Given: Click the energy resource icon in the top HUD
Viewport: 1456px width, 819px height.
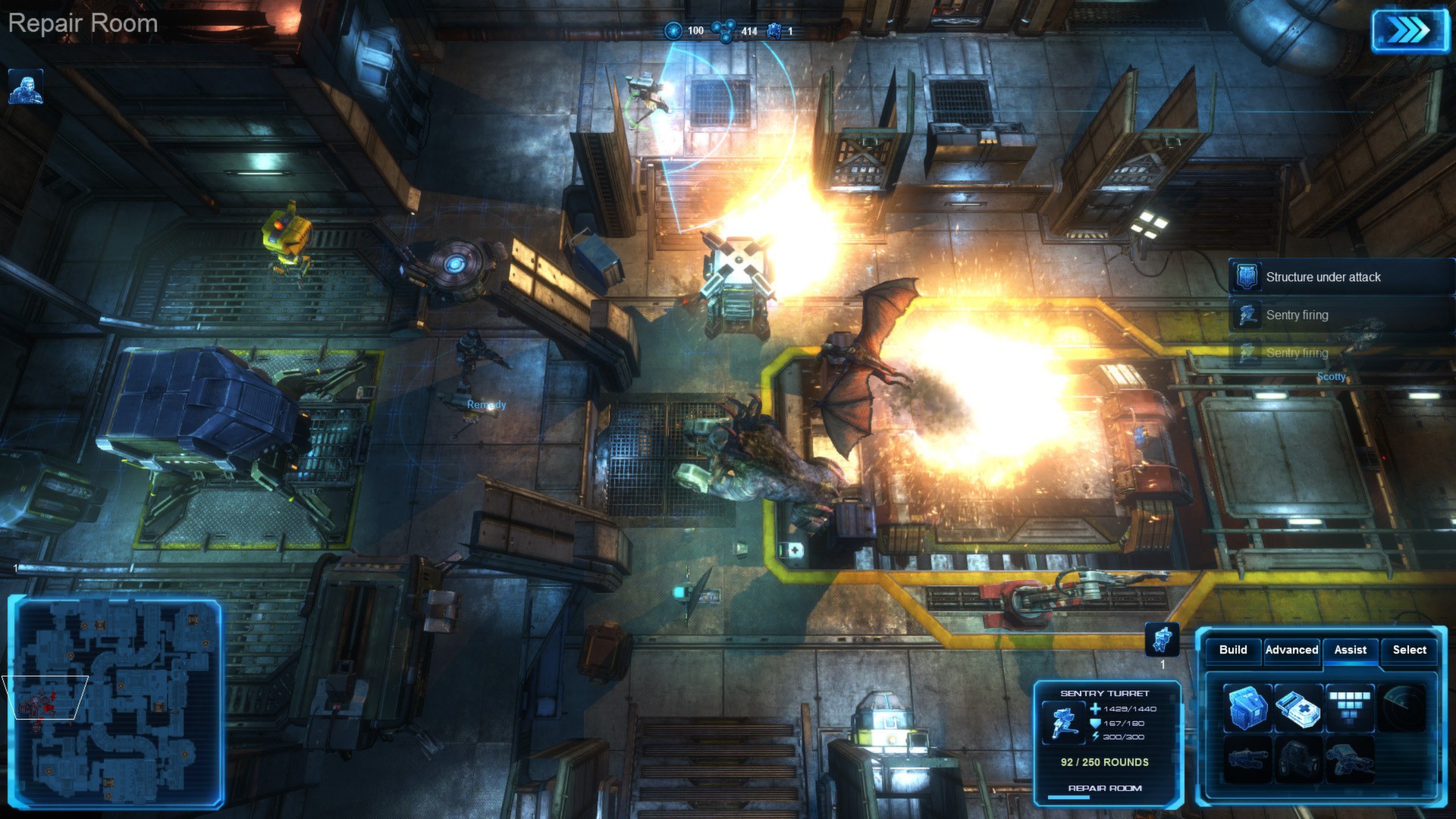Looking at the screenshot, I should pyautogui.click(x=673, y=31).
